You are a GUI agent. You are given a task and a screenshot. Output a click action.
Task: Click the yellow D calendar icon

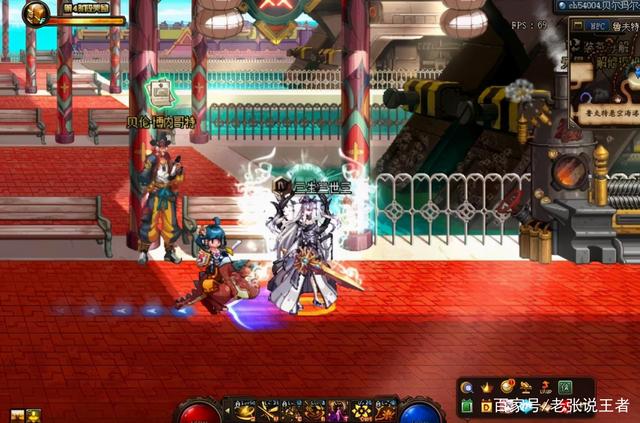tap(487, 405)
